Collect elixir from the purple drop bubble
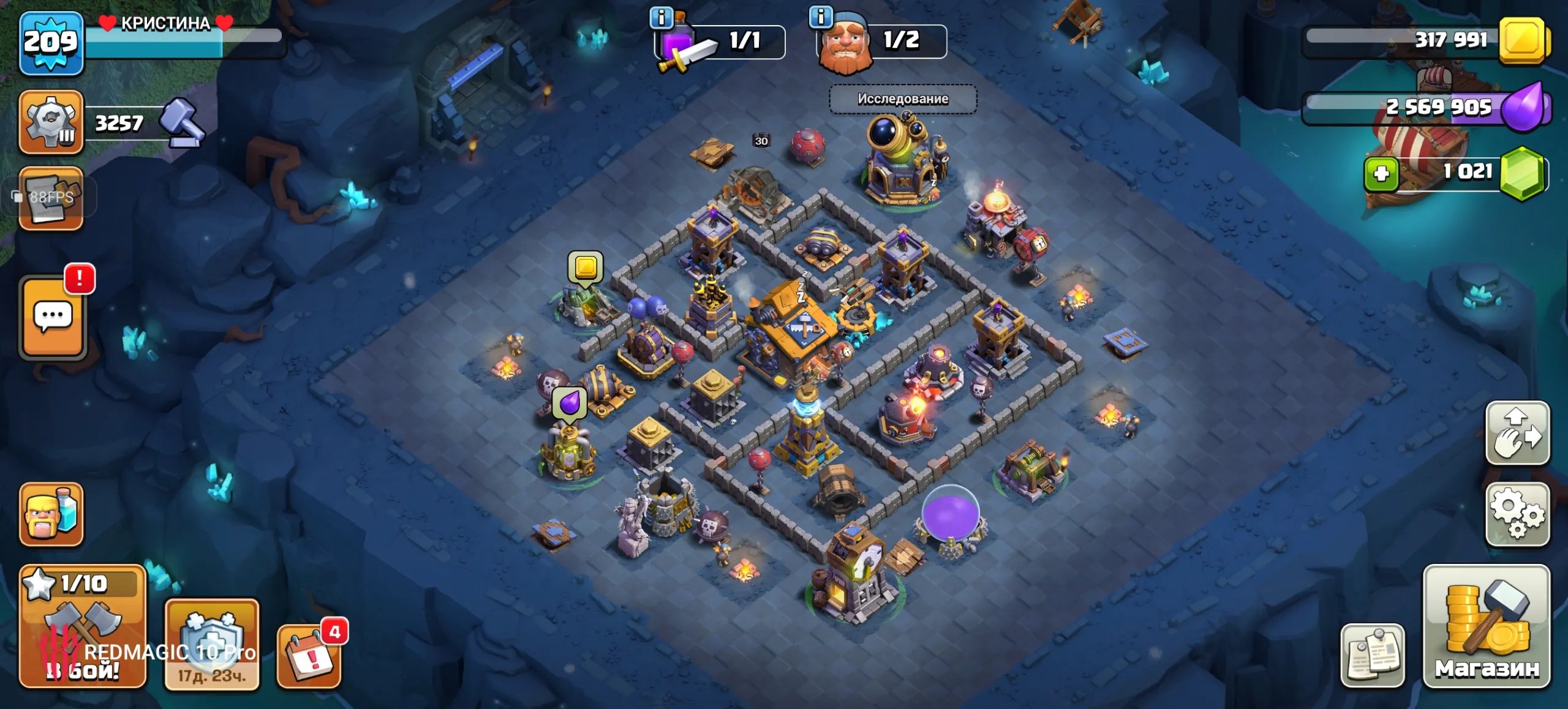1568x709 pixels. tap(570, 403)
